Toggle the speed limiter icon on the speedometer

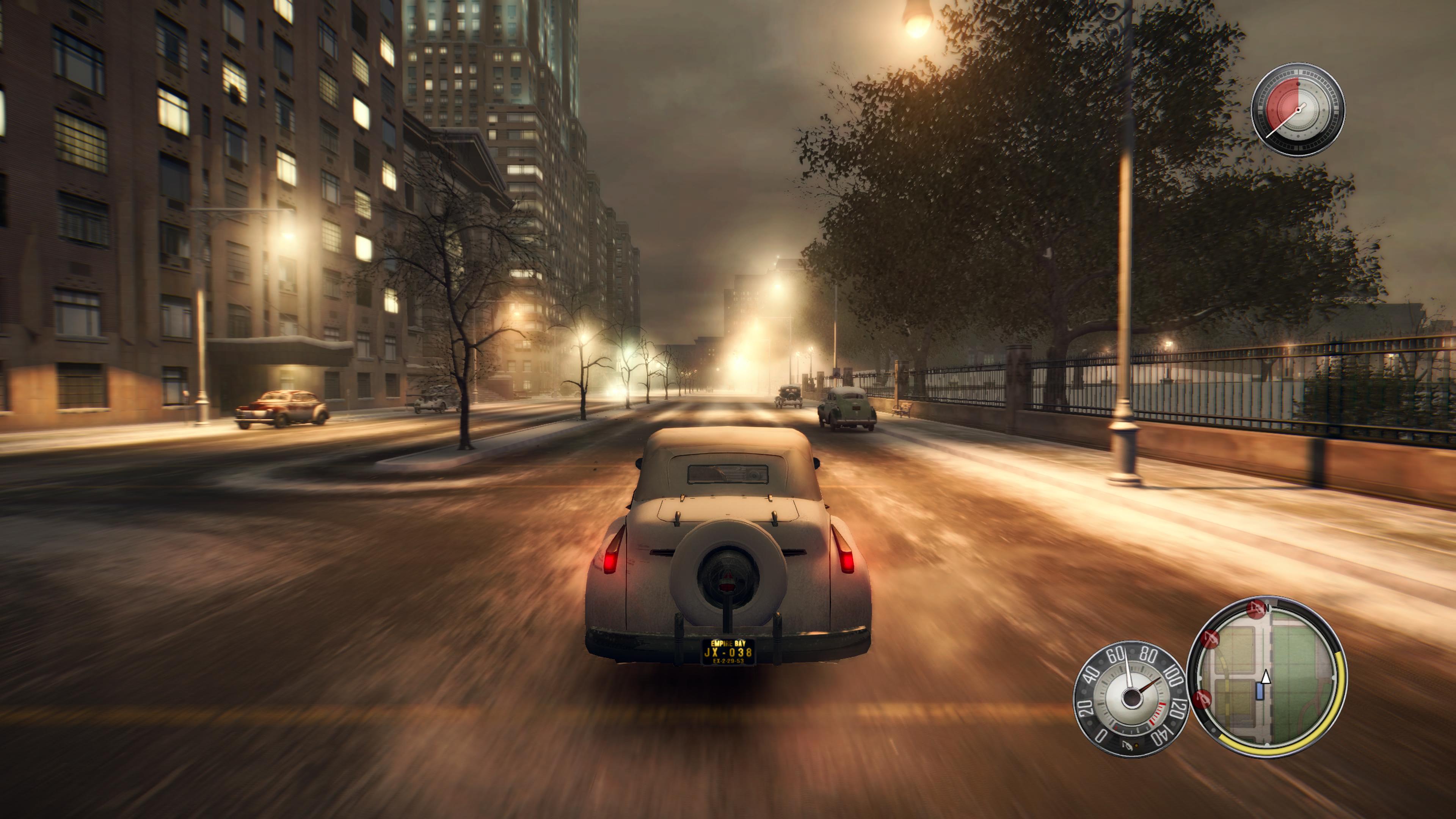(x=1127, y=746)
